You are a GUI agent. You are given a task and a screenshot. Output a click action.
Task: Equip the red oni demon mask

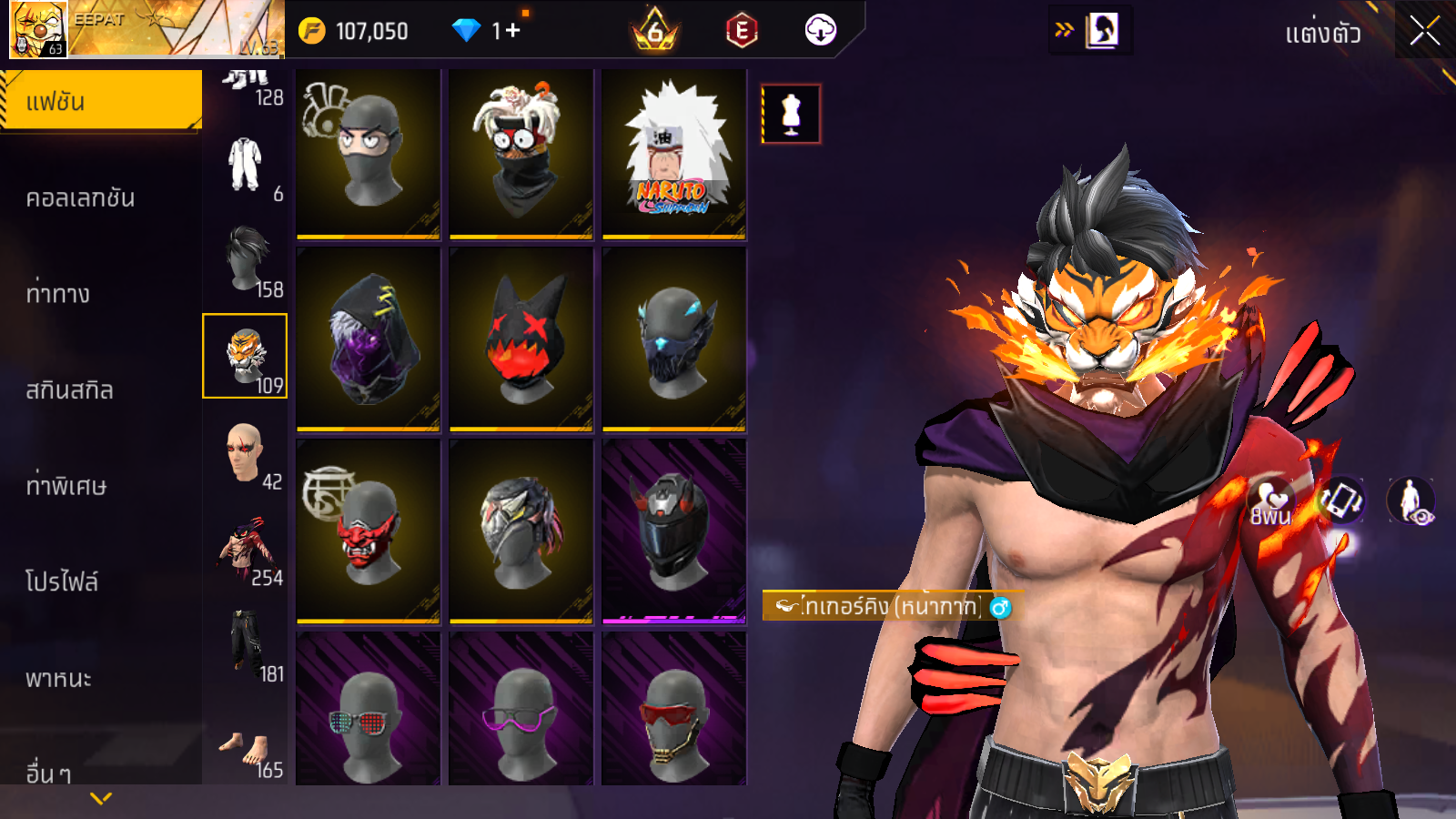[x=368, y=531]
